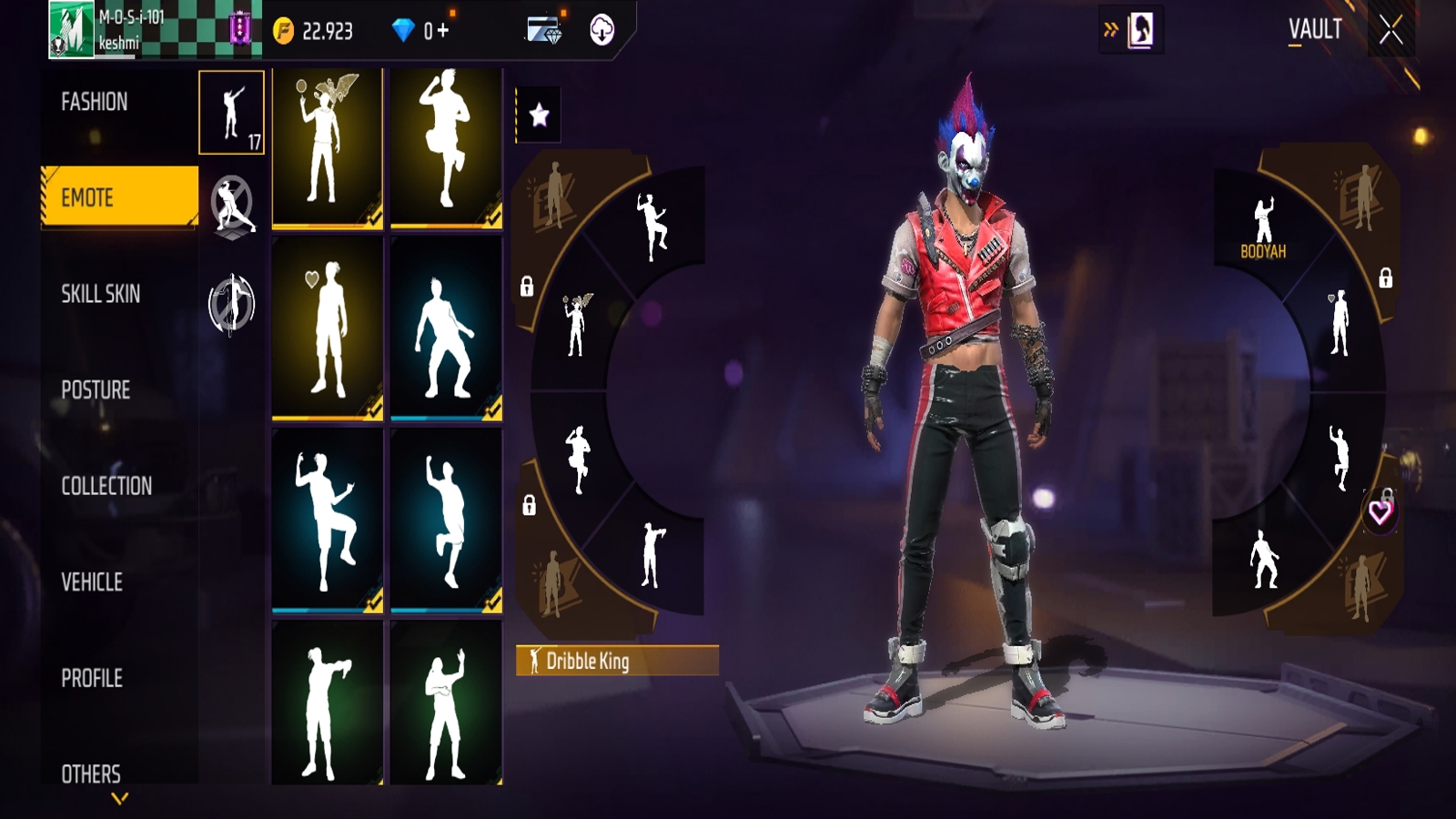This screenshot has width=1456, height=819.
Task: Click the gold coin currency icon
Action: (284, 32)
